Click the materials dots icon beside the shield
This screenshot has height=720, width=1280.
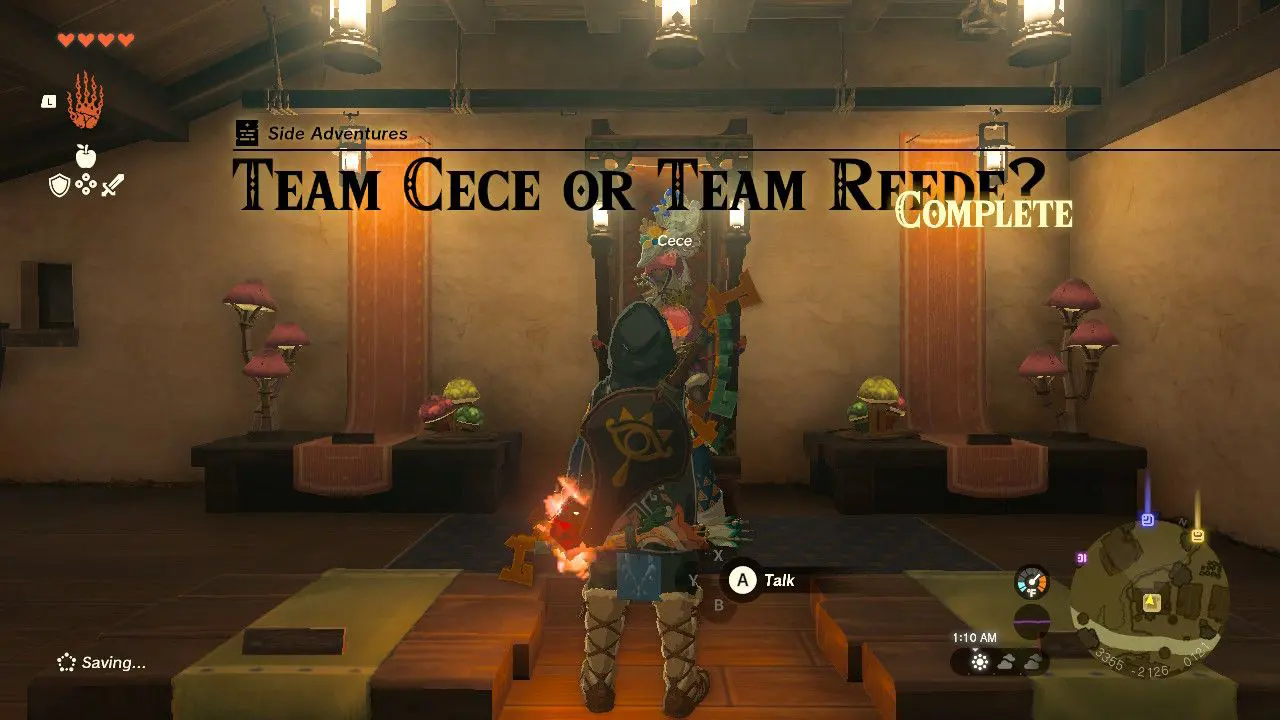pyautogui.click(x=86, y=183)
